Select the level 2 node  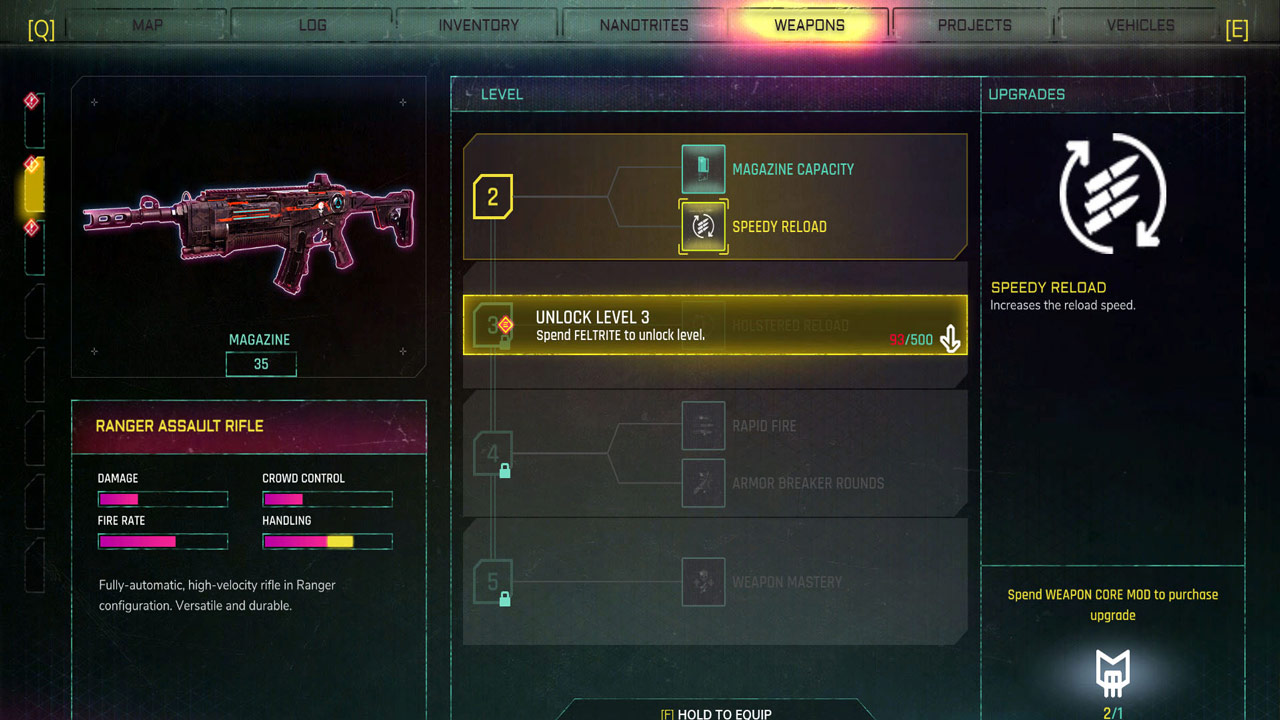492,197
